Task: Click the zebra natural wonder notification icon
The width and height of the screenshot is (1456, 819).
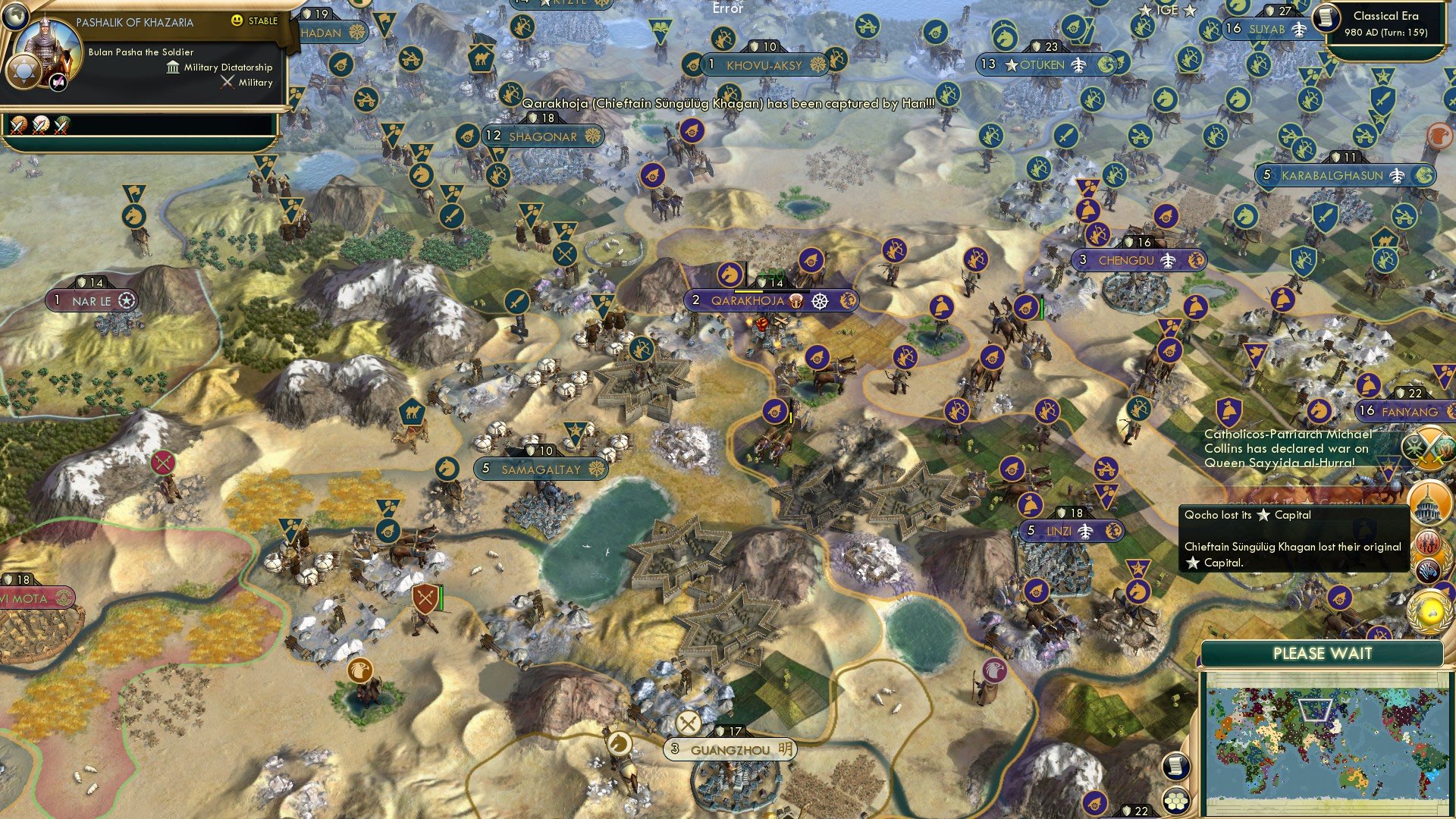Action: click(1426, 568)
